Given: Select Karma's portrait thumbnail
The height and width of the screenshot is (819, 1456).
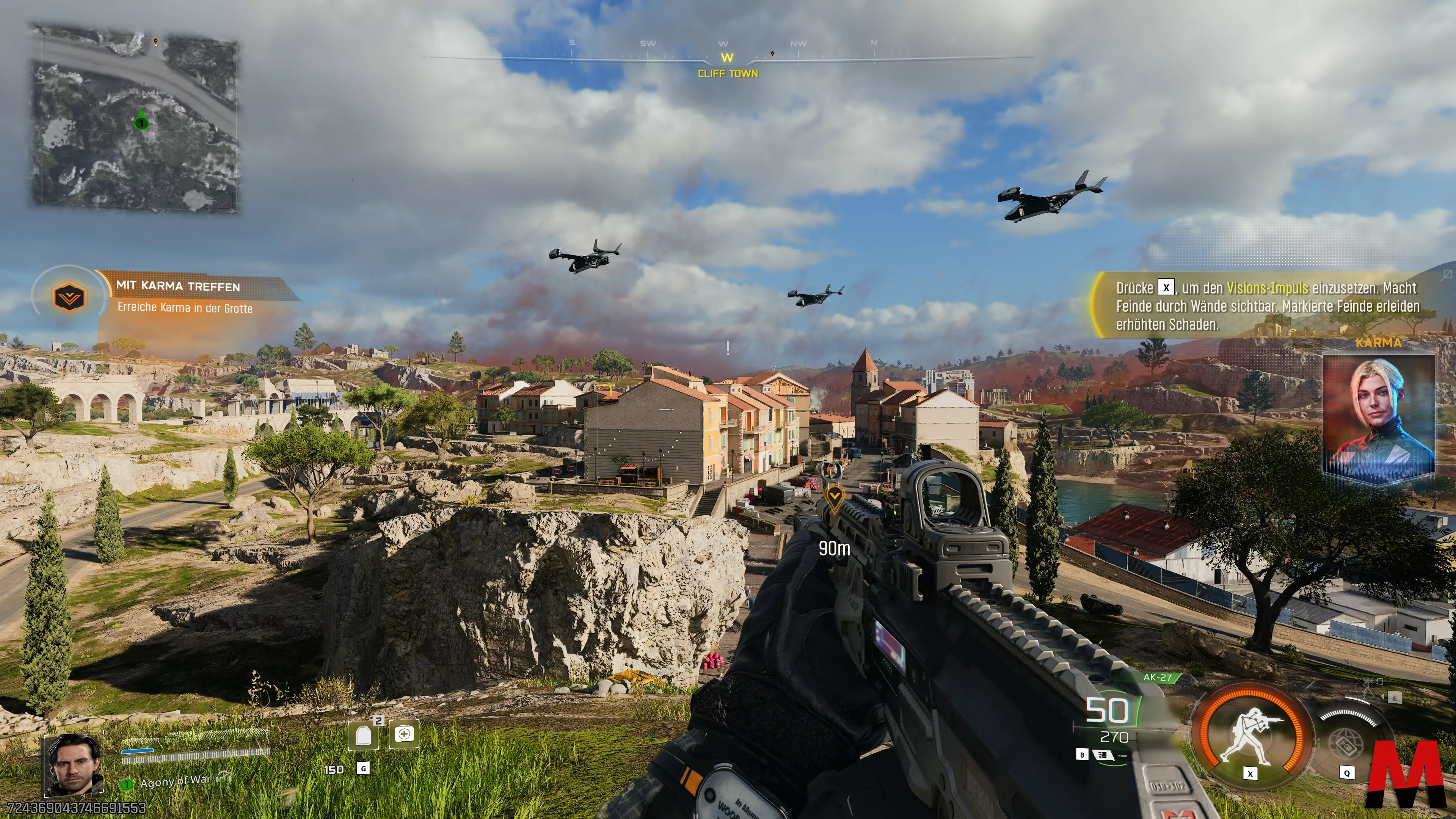Looking at the screenshot, I should [1379, 418].
